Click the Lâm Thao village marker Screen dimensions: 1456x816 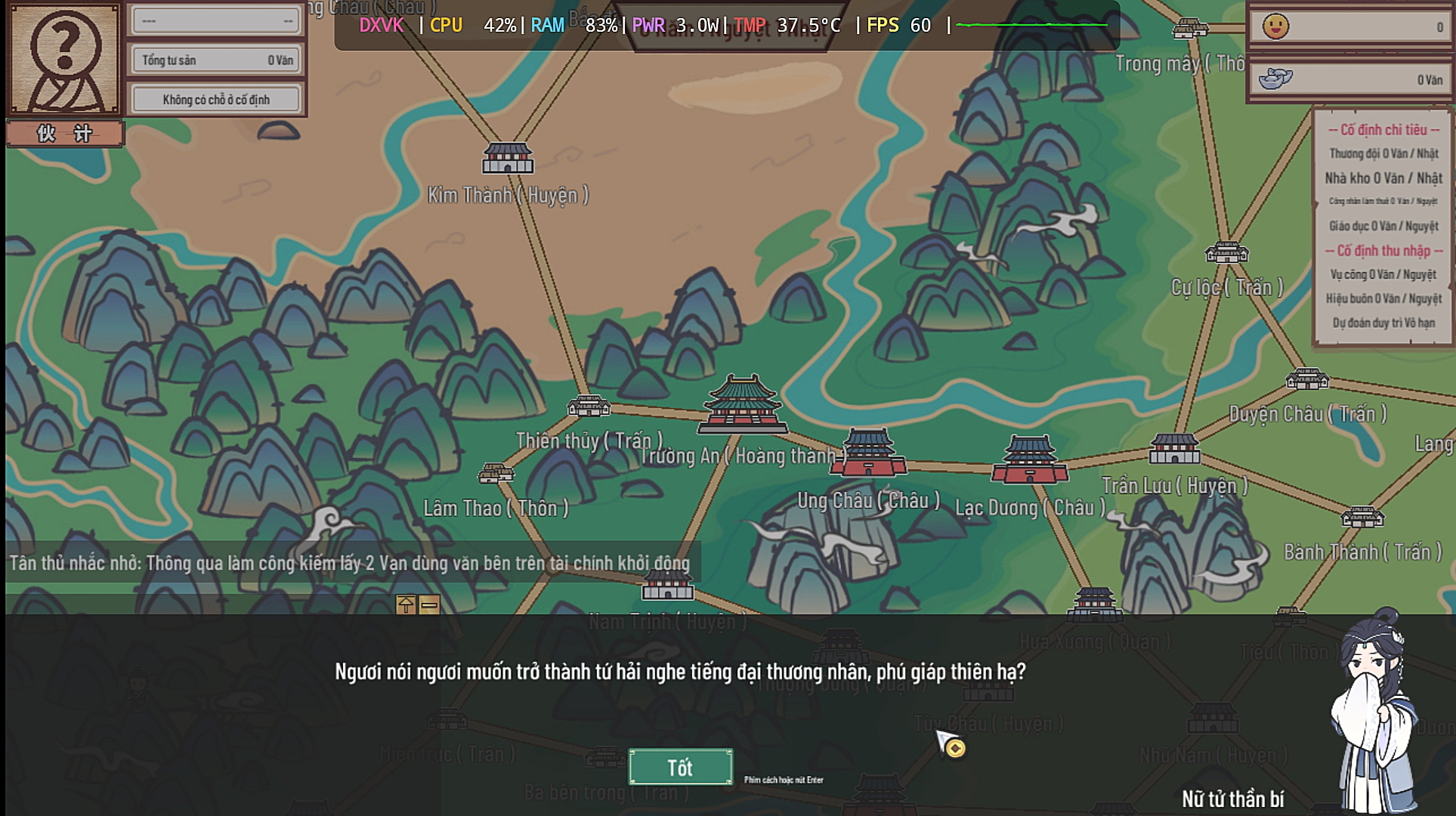496,474
